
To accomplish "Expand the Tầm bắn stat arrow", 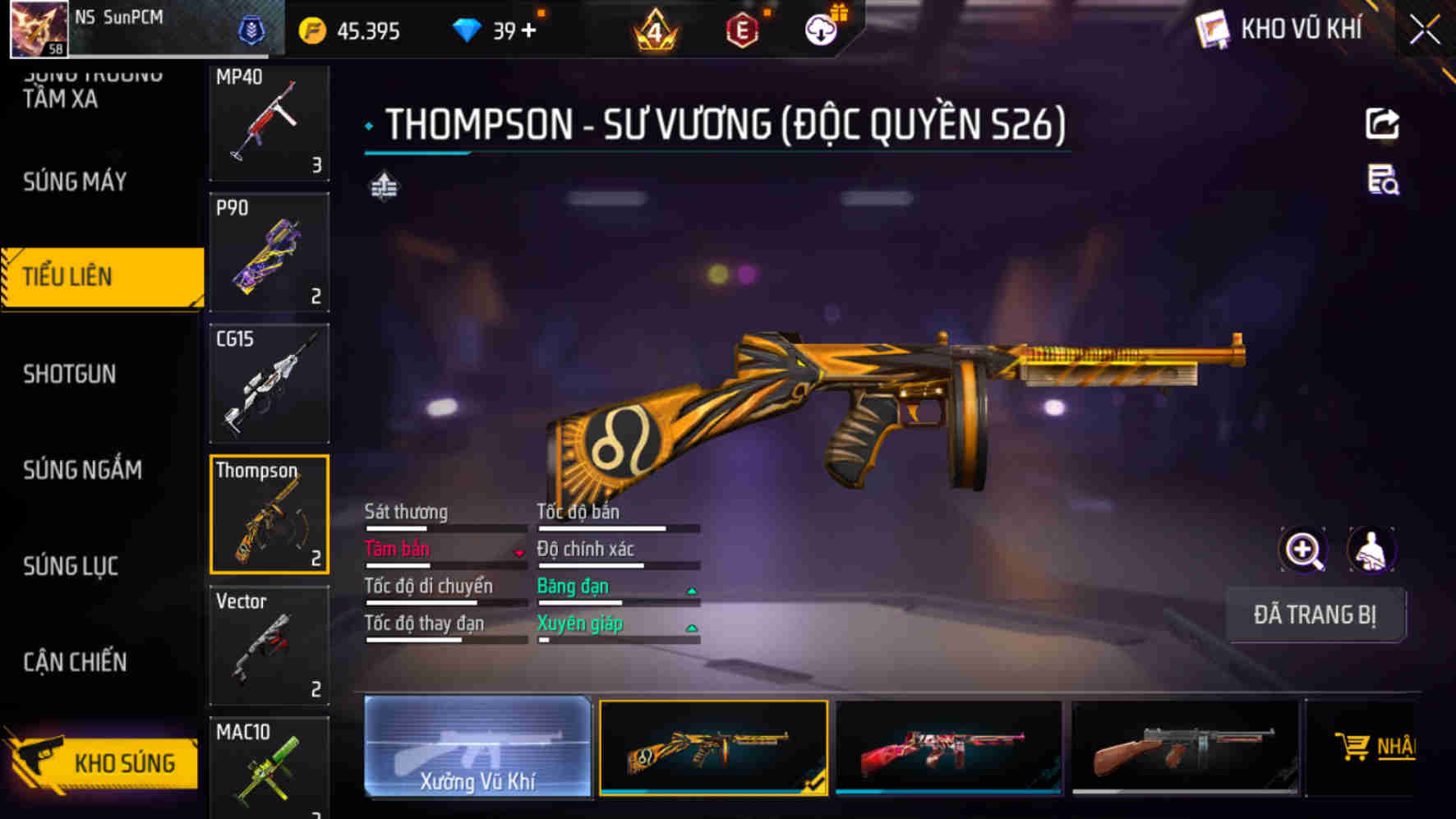I will 518,552.
